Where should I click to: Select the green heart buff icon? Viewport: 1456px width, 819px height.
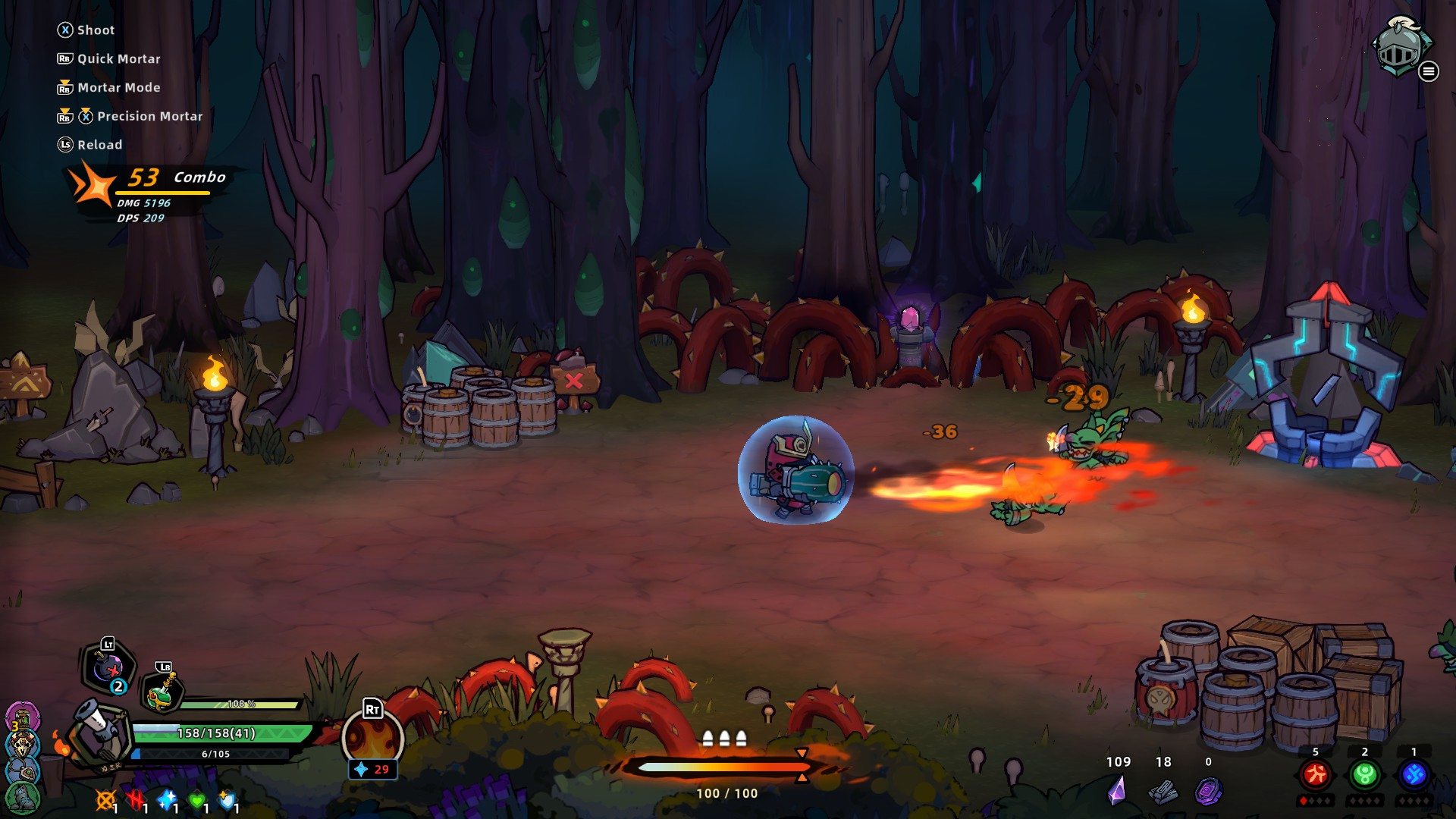point(196,799)
